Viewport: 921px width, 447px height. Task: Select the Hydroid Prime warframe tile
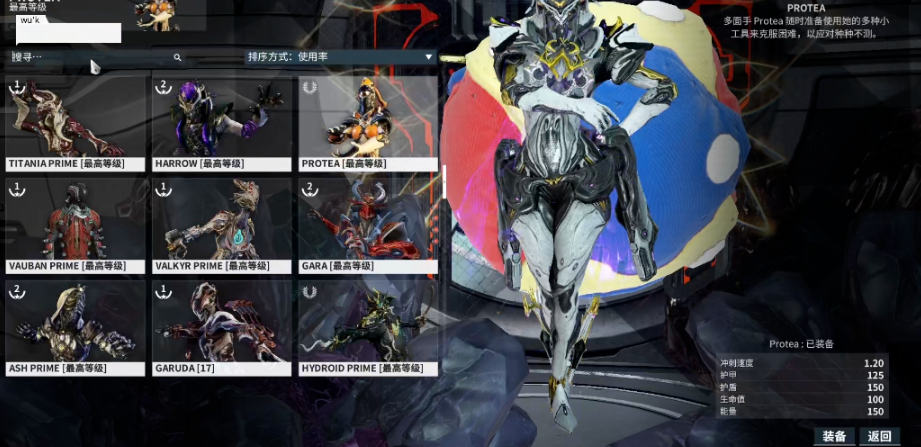[x=368, y=326]
